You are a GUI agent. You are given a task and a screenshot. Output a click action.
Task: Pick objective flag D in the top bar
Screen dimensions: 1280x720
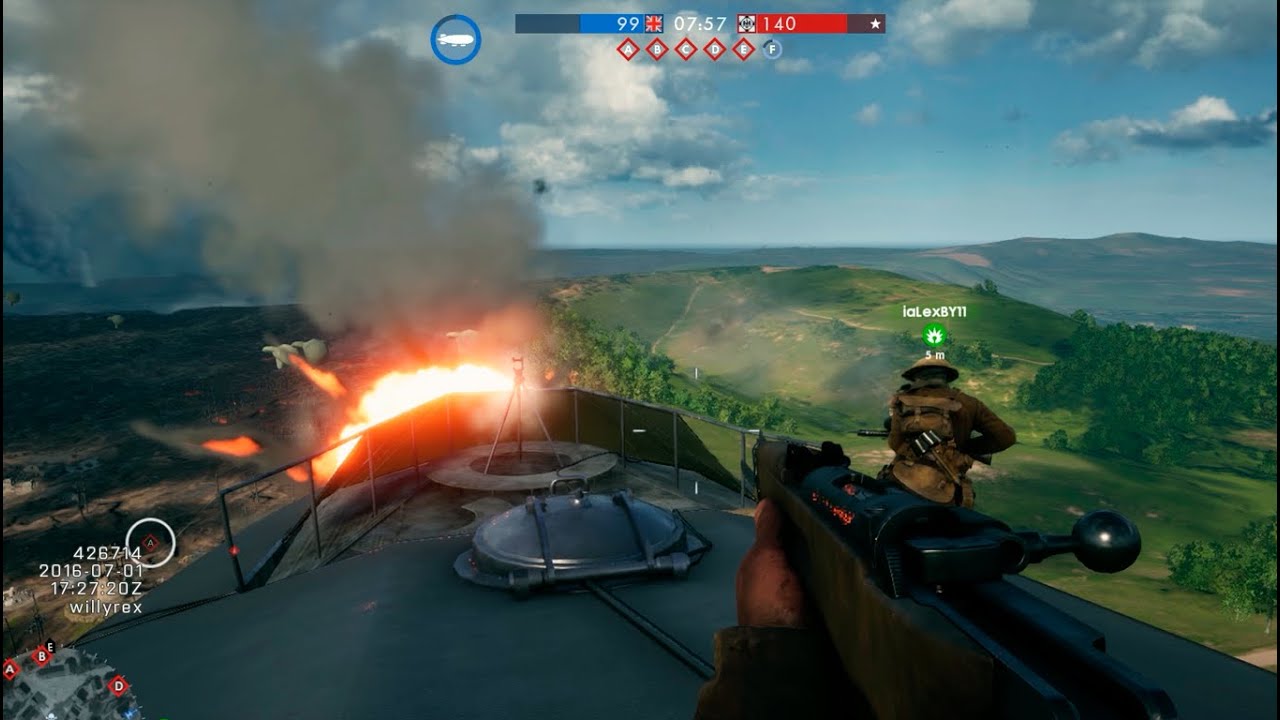coord(715,49)
